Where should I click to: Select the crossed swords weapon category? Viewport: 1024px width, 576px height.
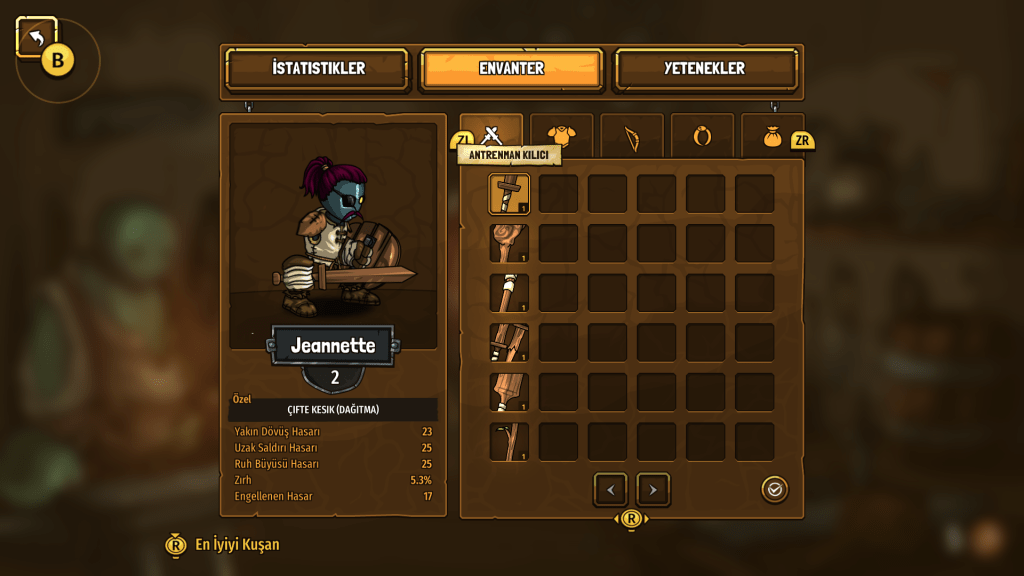click(x=491, y=133)
